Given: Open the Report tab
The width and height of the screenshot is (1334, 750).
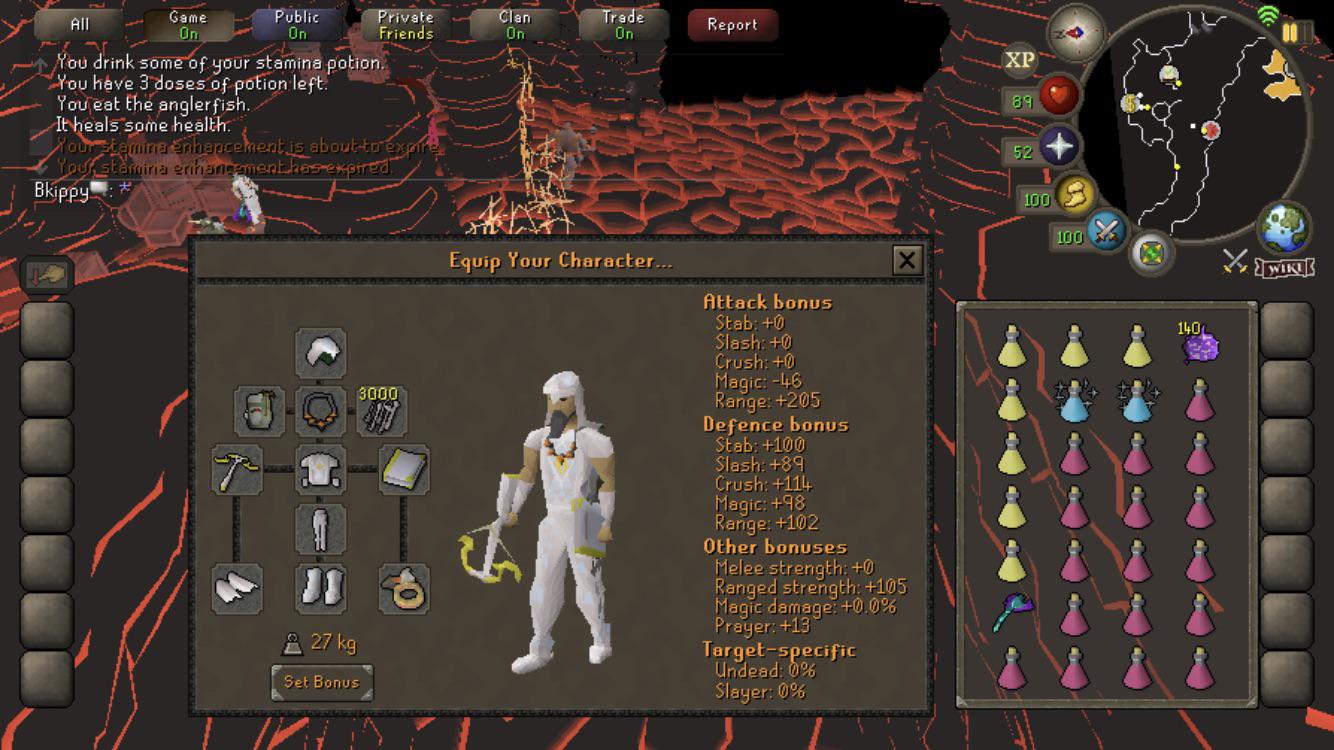Looking at the screenshot, I should pyautogui.click(x=732, y=25).
